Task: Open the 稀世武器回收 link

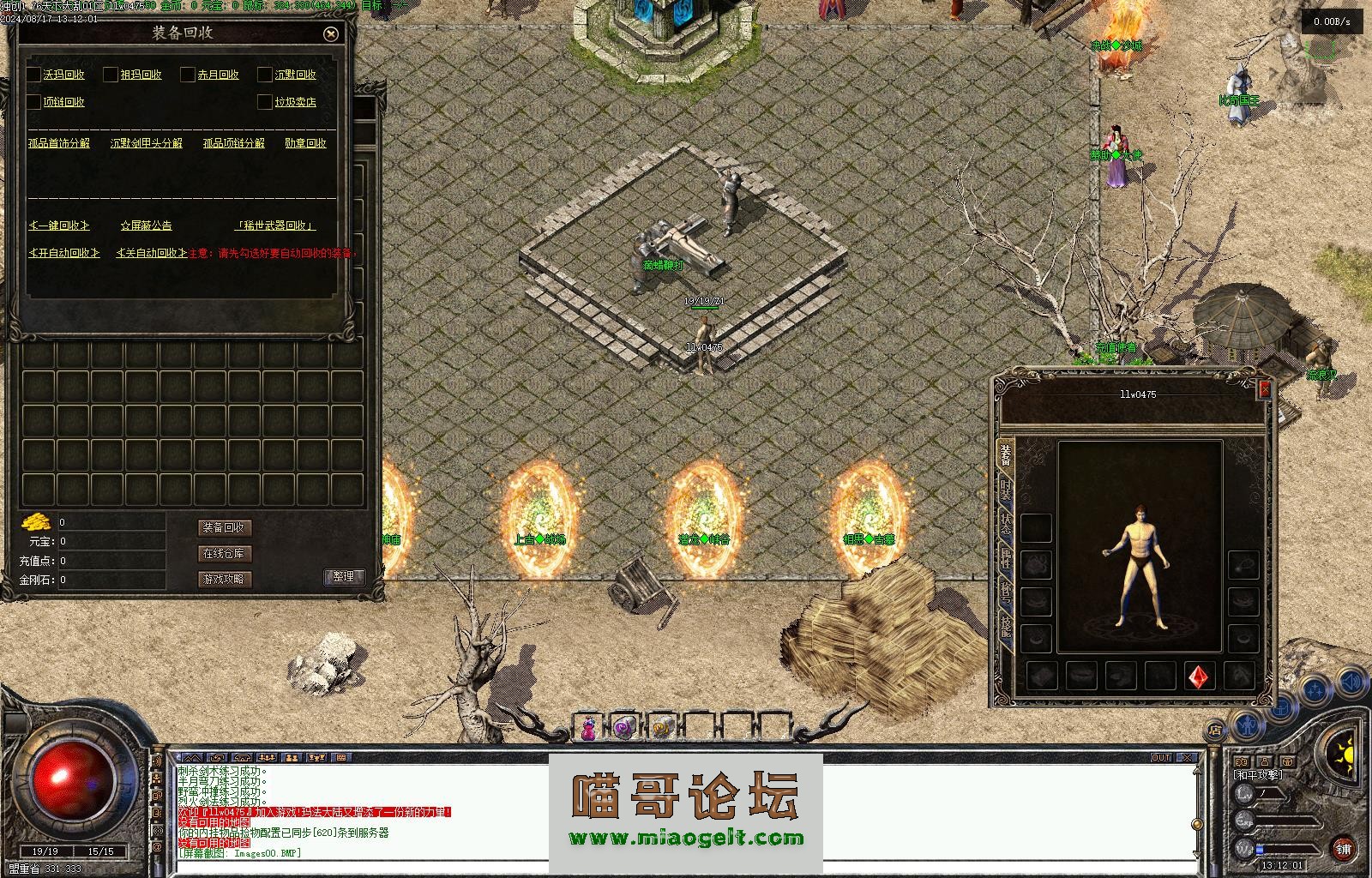Action: pyautogui.click(x=274, y=226)
